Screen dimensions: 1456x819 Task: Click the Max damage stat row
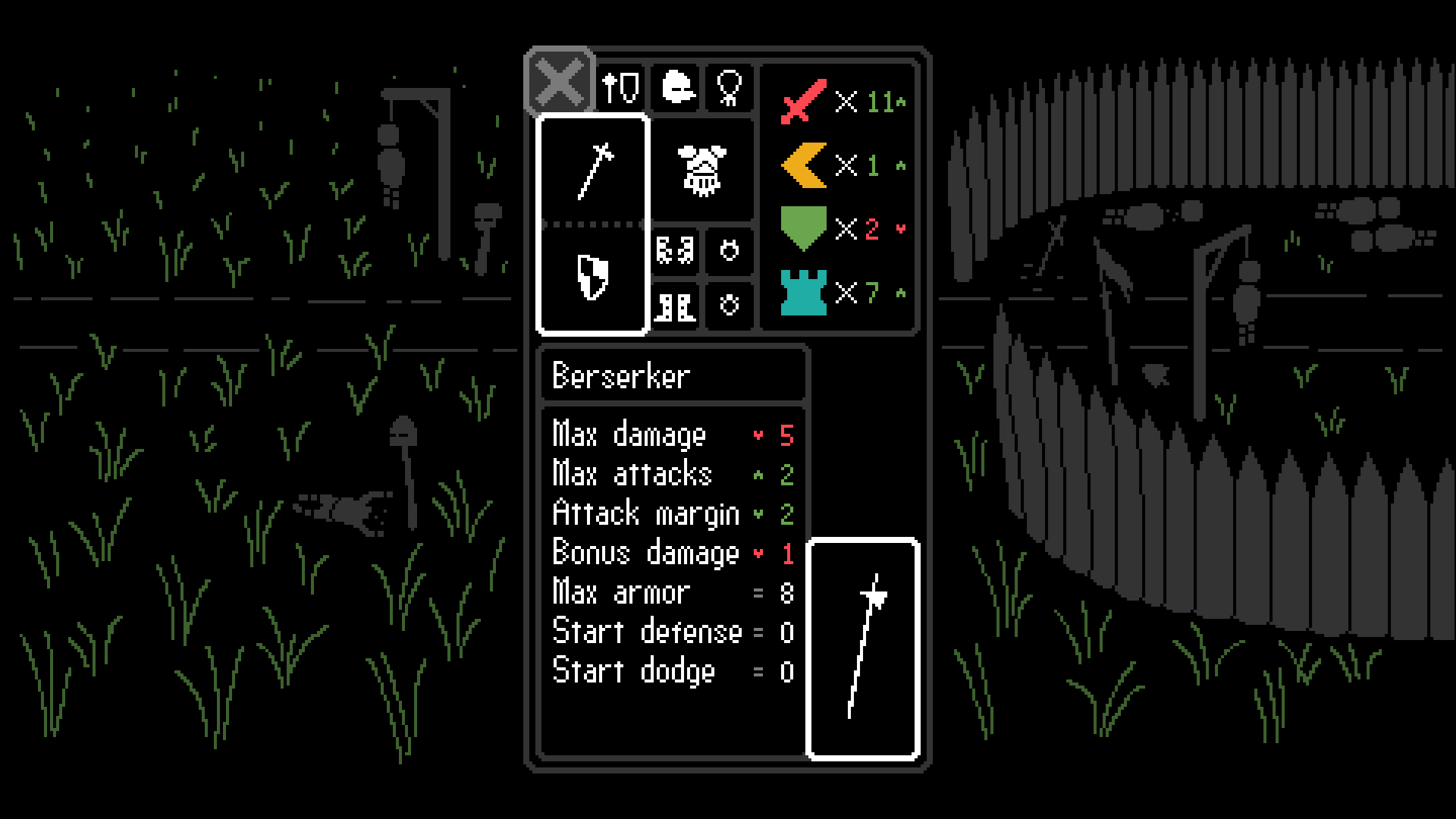click(x=667, y=435)
